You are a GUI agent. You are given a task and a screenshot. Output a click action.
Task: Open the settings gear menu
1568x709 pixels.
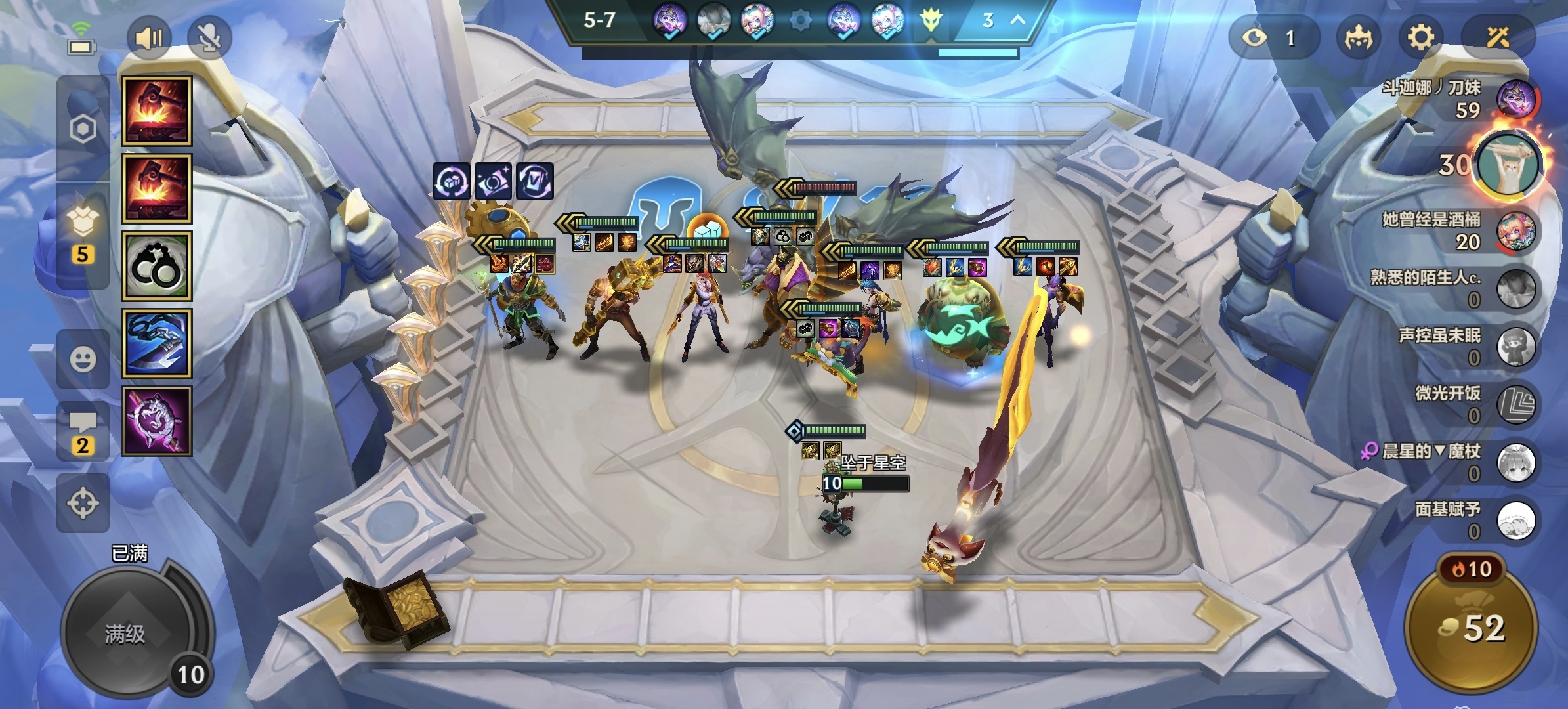[1420, 37]
